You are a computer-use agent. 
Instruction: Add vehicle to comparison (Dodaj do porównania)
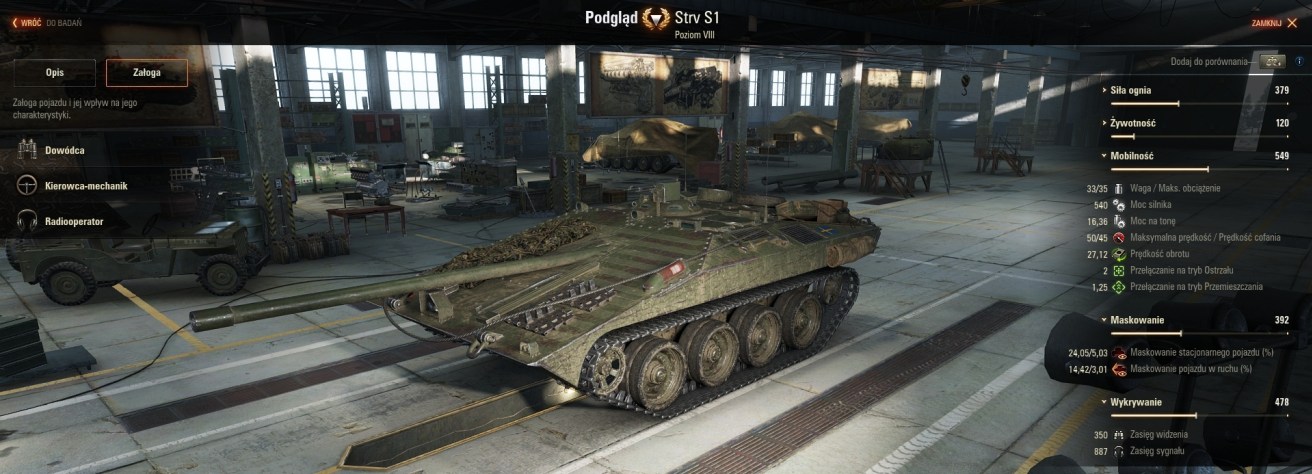click(1272, 62)
